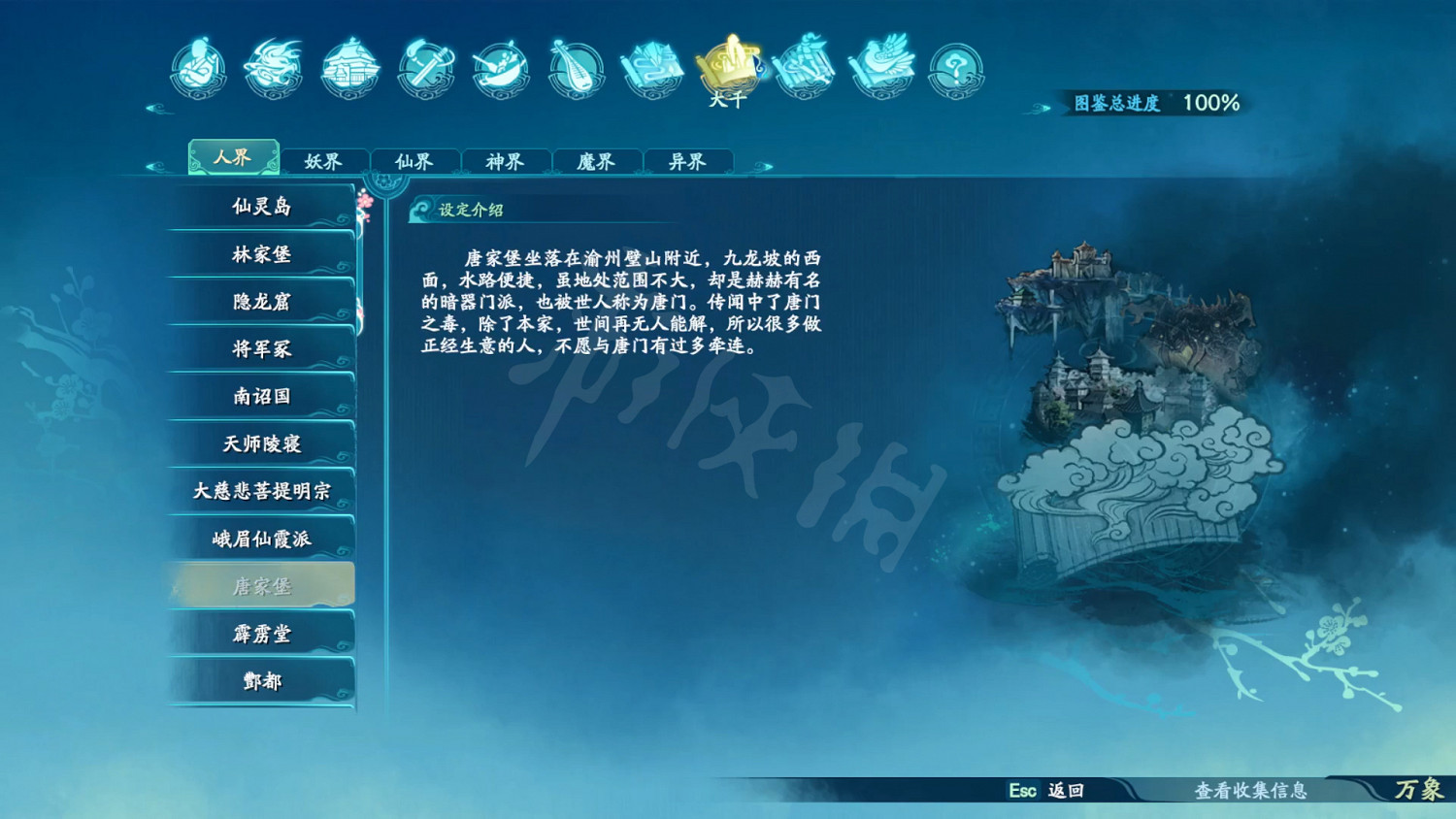Click Esc 返回 to go back
1456x819 pixels.
click(1035, 792)
